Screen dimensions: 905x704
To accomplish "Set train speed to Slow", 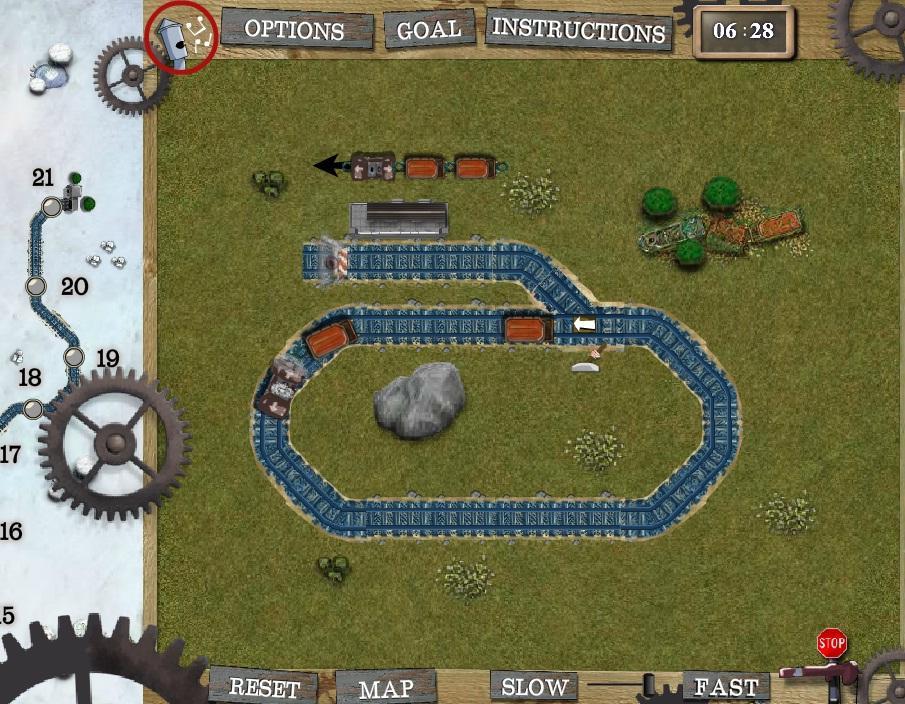I will coord(534,687).
